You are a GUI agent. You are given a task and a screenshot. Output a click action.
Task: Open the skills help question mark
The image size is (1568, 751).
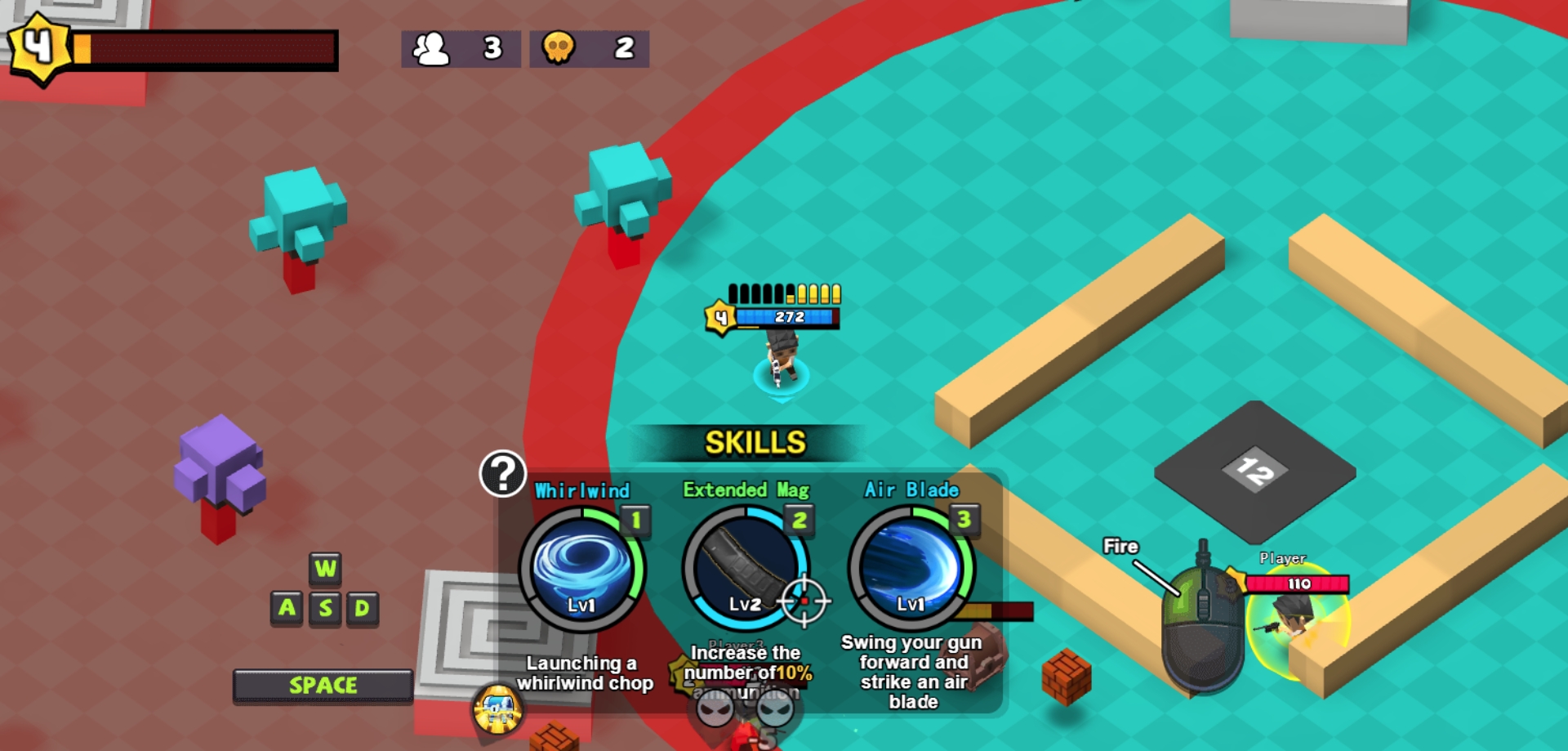502,473
